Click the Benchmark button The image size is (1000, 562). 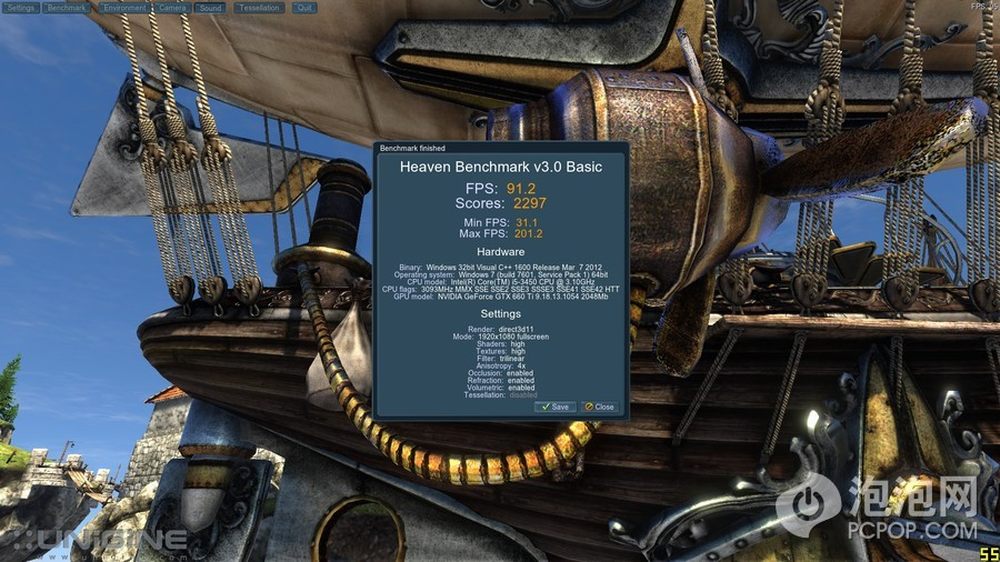click(x=67, y=8)
